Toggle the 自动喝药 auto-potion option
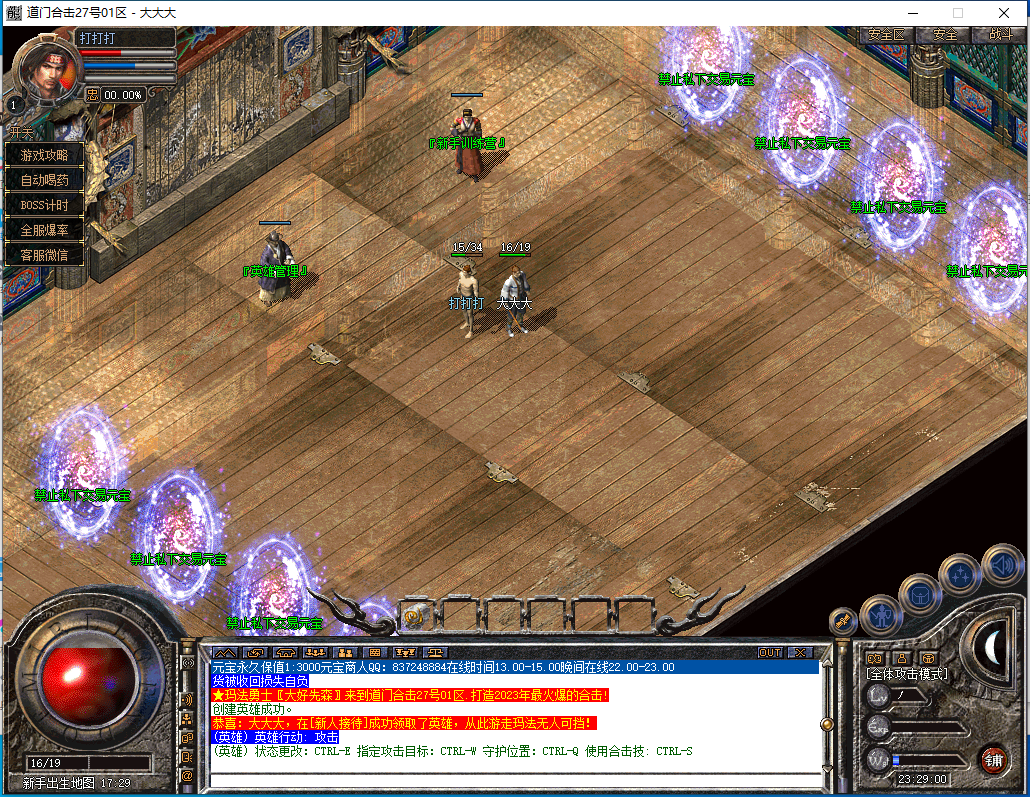The image size is (1030, 797). click(45, 180)
